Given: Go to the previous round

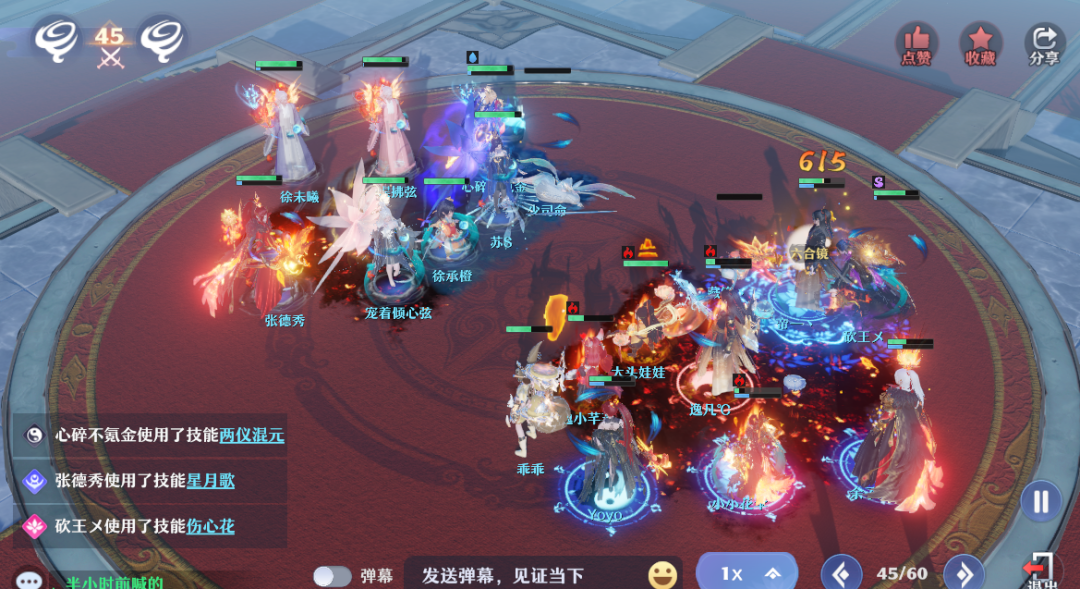Looking at the screenshot, I should point(841,574).
